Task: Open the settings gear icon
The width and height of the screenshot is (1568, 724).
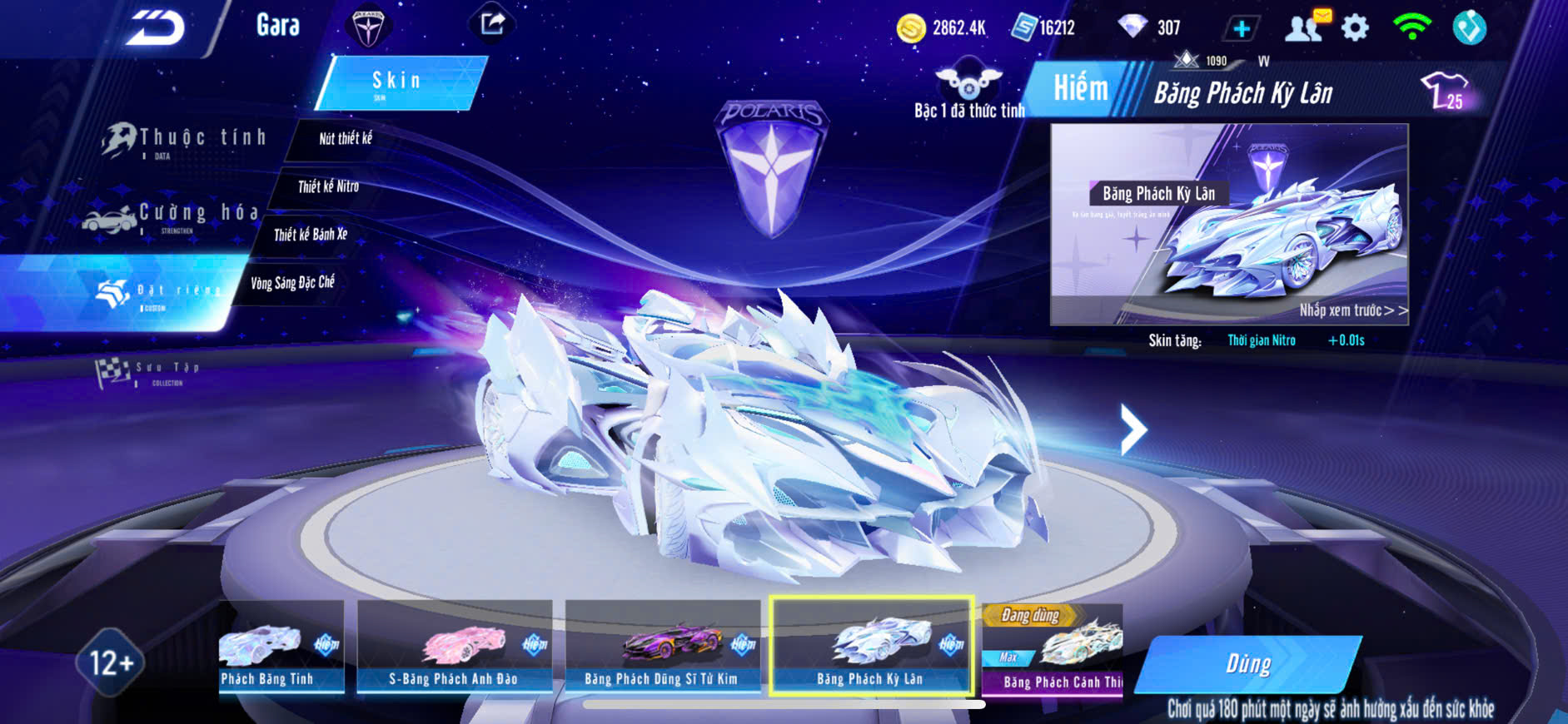Action: click(x=1355, y=28)
